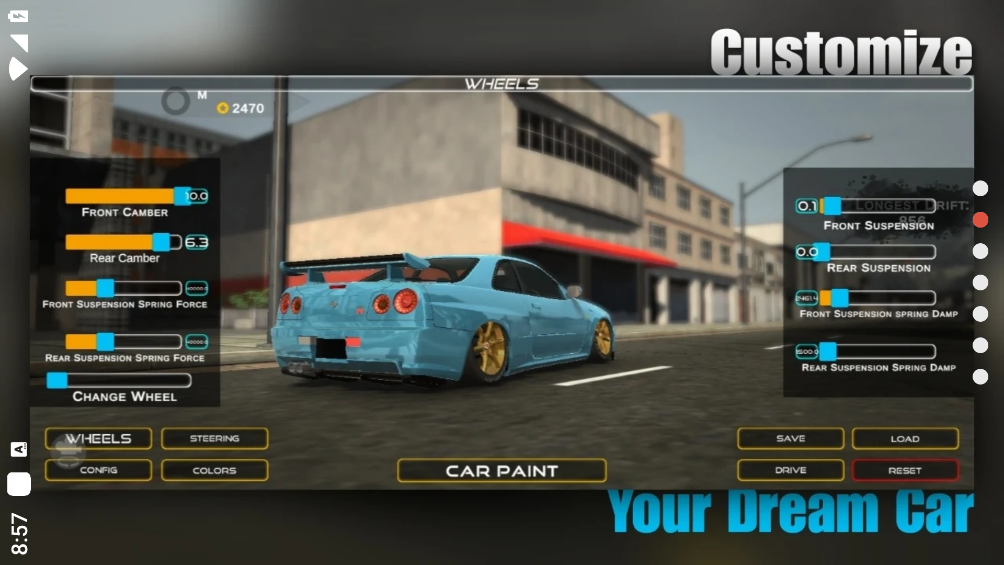This screenshot has width=1004, height=565.
Task: Start driving with the Drive button
Action: click(790, 470)
